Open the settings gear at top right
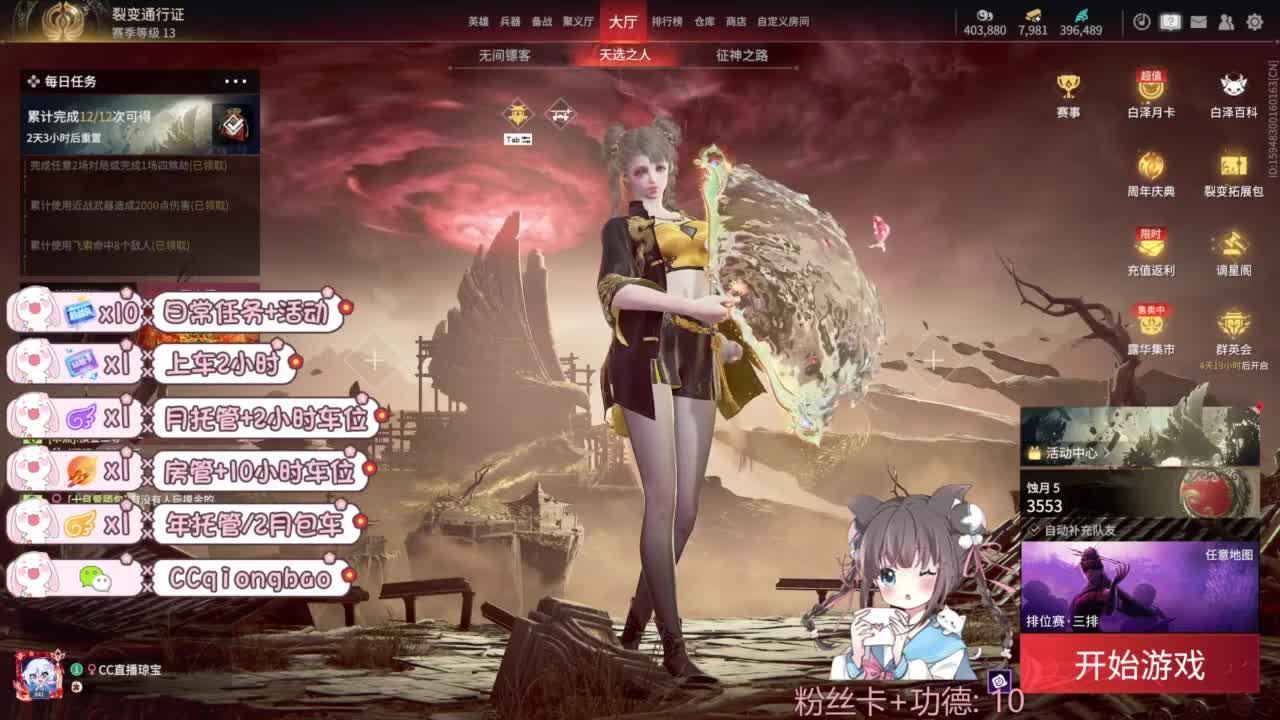Viewport: 1280px width, 720px height. (1254, 22)
